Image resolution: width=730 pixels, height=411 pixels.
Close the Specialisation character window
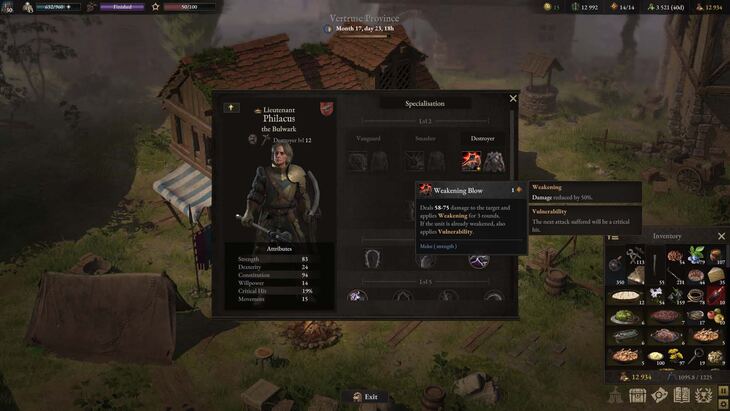click(x=513, y=99)
